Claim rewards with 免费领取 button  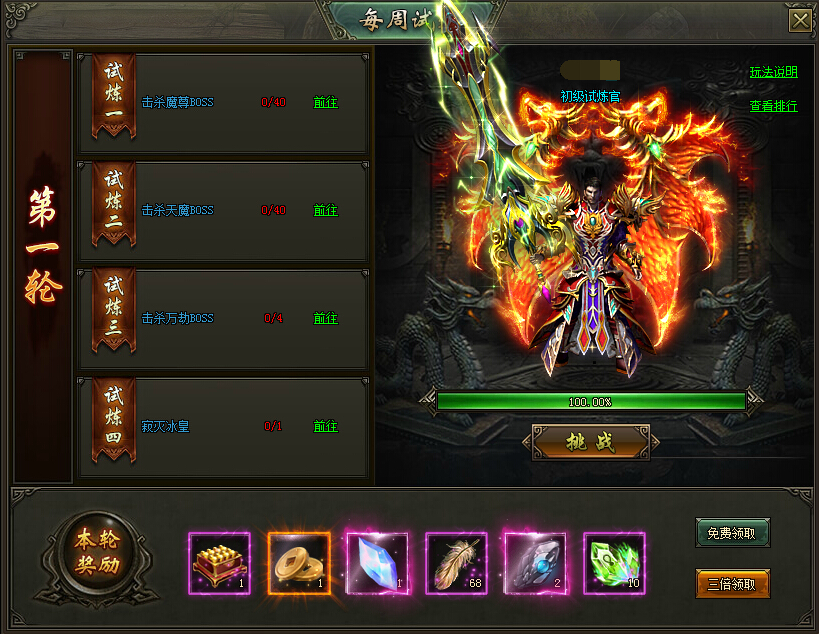(732, 533)
